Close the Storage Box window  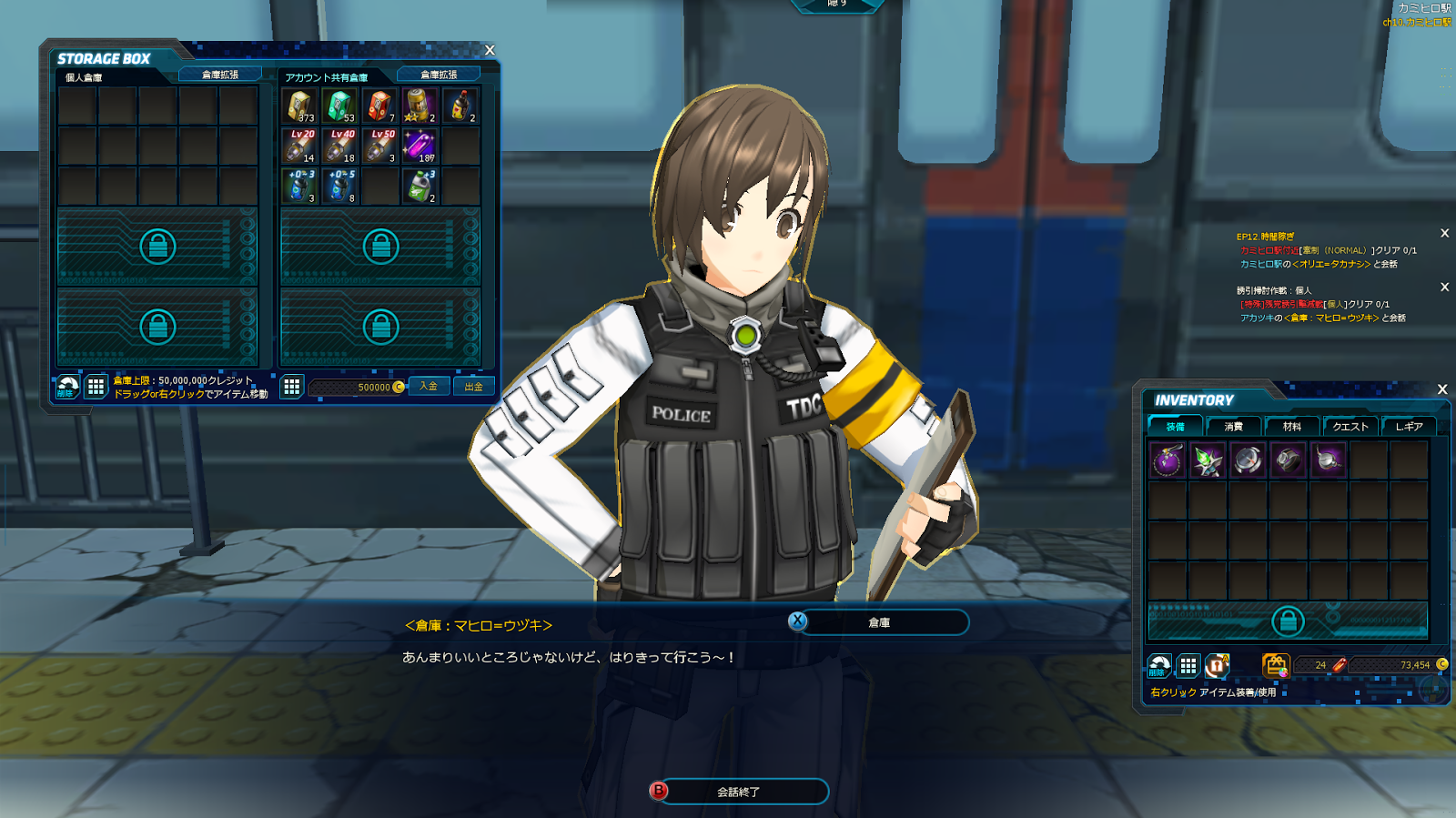pyautogui.click(x=490, y=50)
